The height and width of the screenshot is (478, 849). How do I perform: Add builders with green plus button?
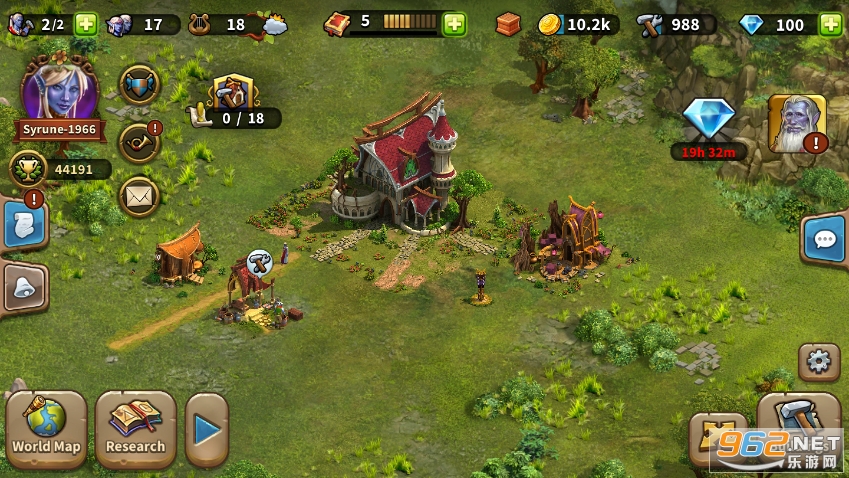click(86, 24)
